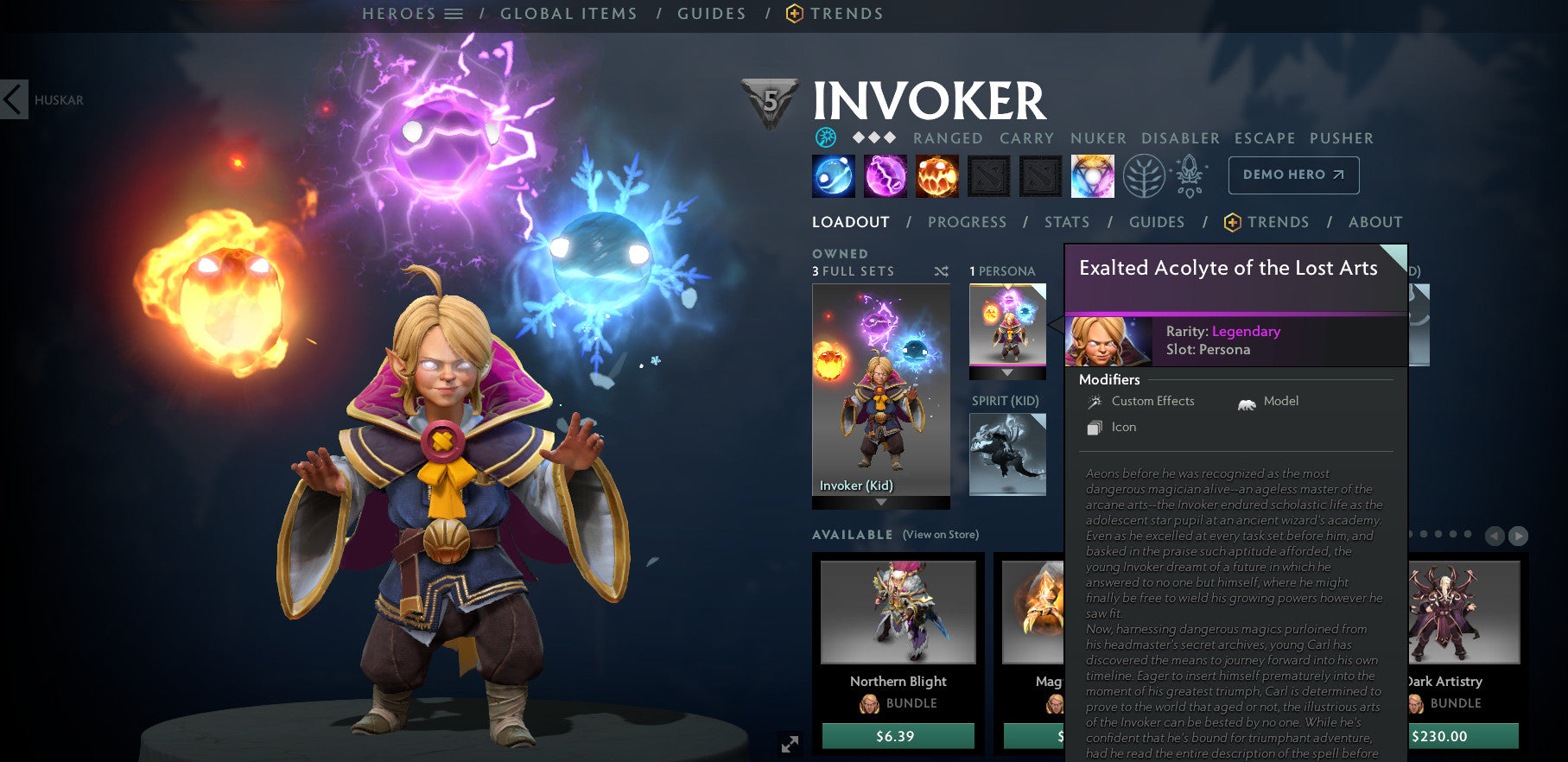1568x762 pixels.
Task: Select the Northern Blight bundle thumbnail
Action: point(897,613)
